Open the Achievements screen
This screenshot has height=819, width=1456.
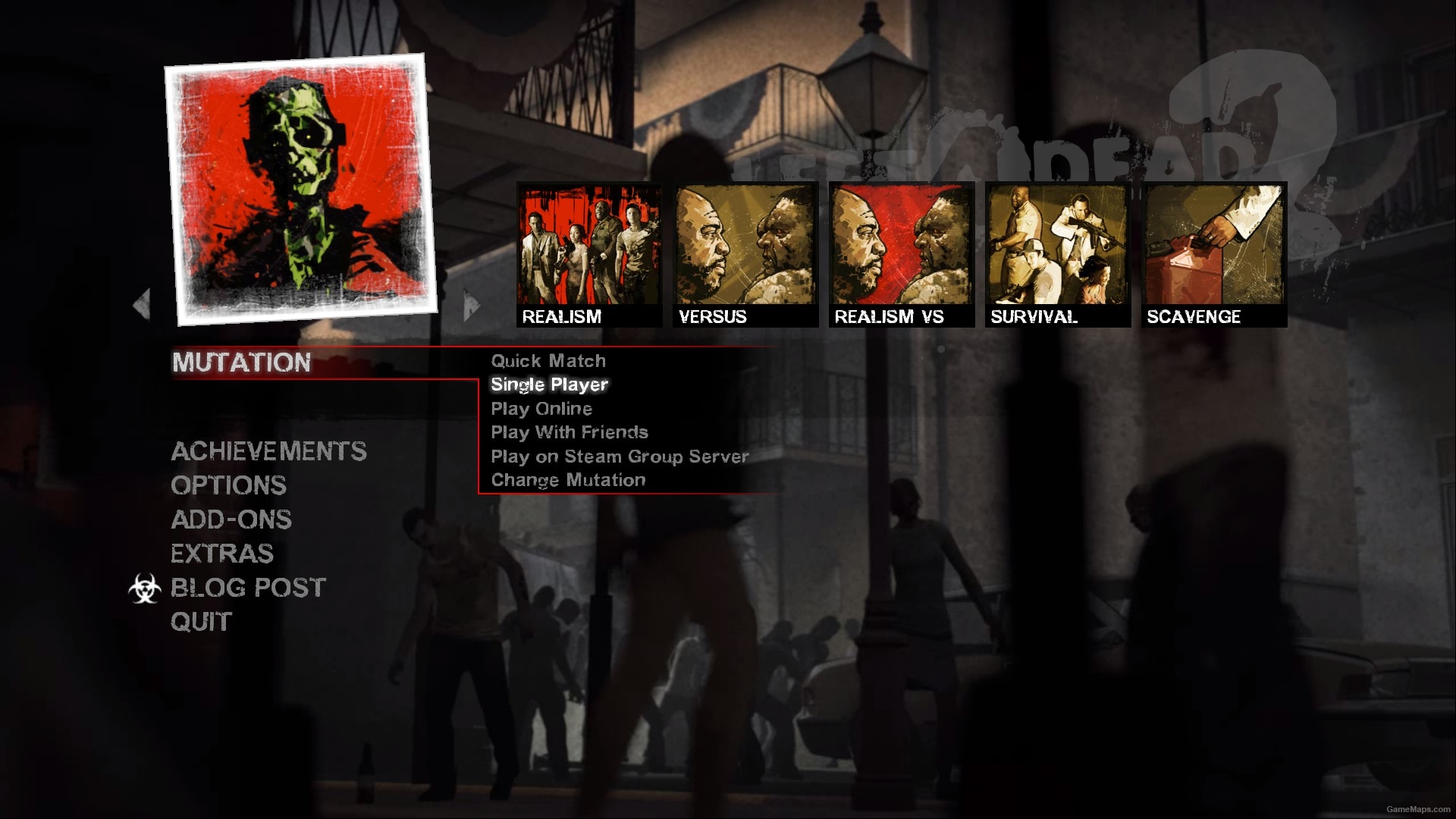click(x=269, y=452)
